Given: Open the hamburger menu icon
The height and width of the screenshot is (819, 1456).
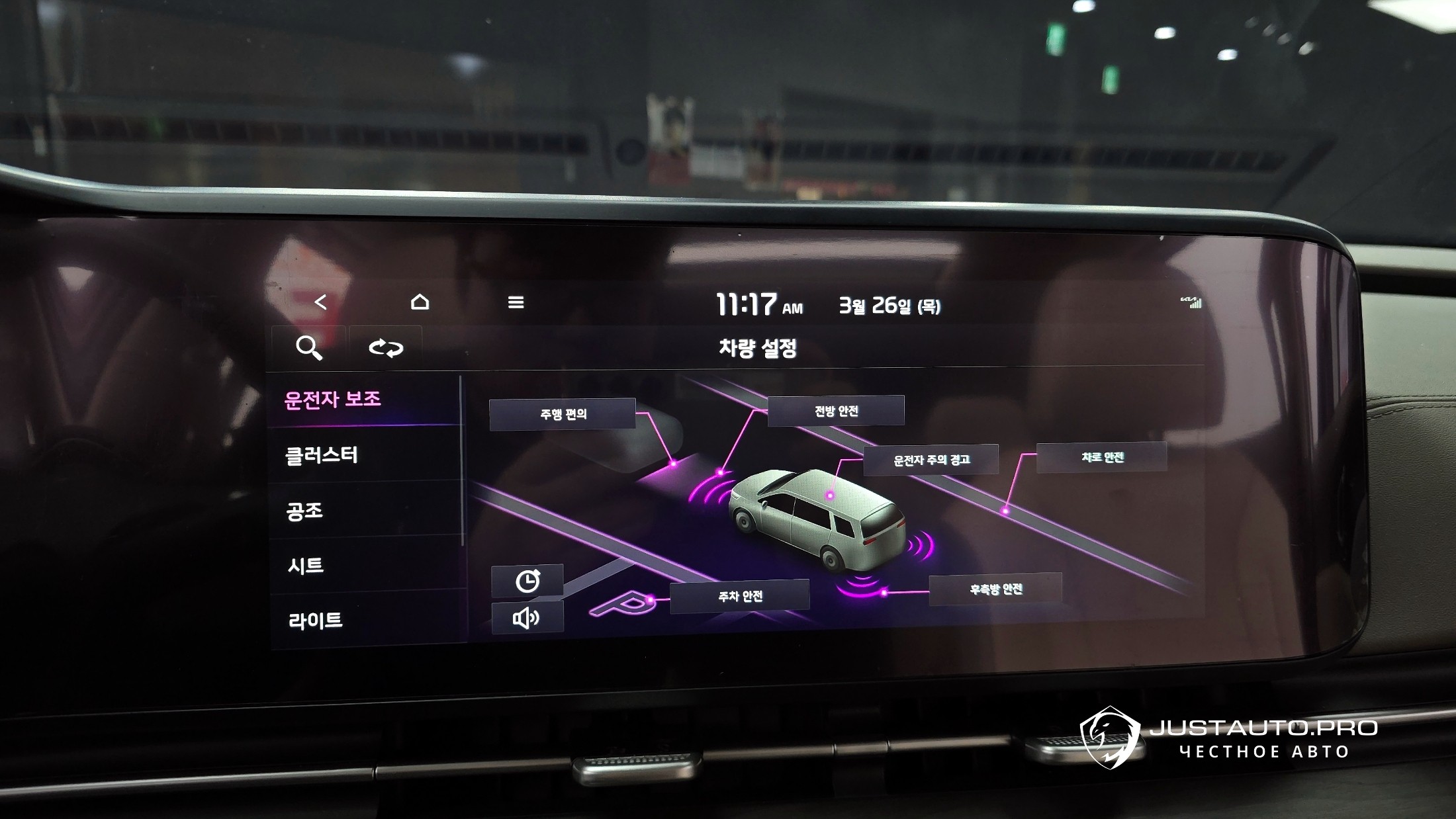Looking at the screenshot, I should (516, 303).
